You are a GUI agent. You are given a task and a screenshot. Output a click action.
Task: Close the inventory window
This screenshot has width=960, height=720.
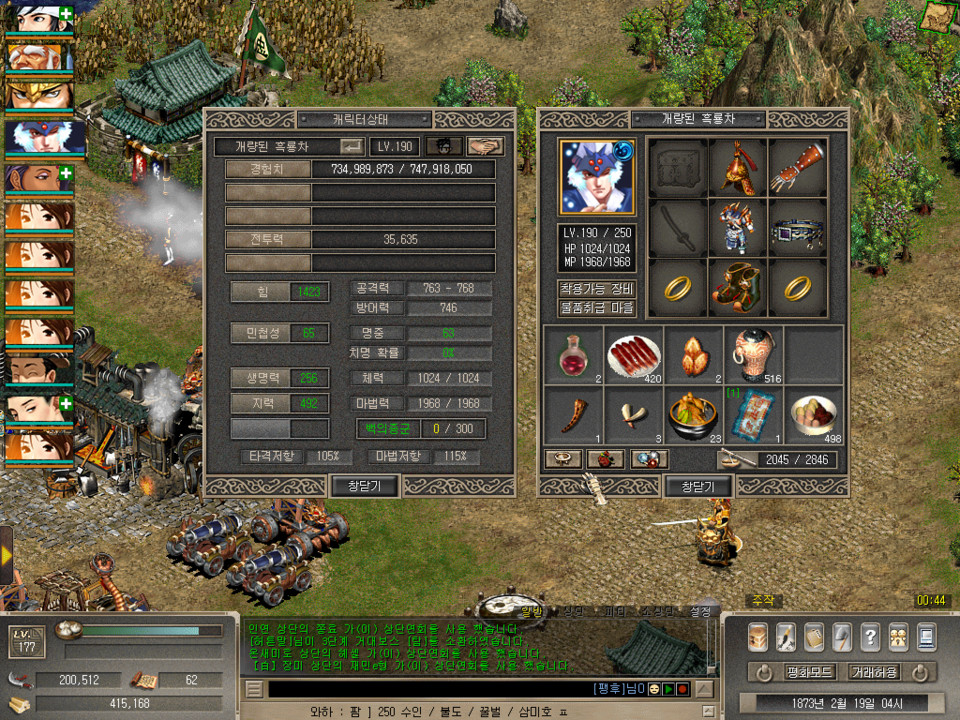pos(698,486)
